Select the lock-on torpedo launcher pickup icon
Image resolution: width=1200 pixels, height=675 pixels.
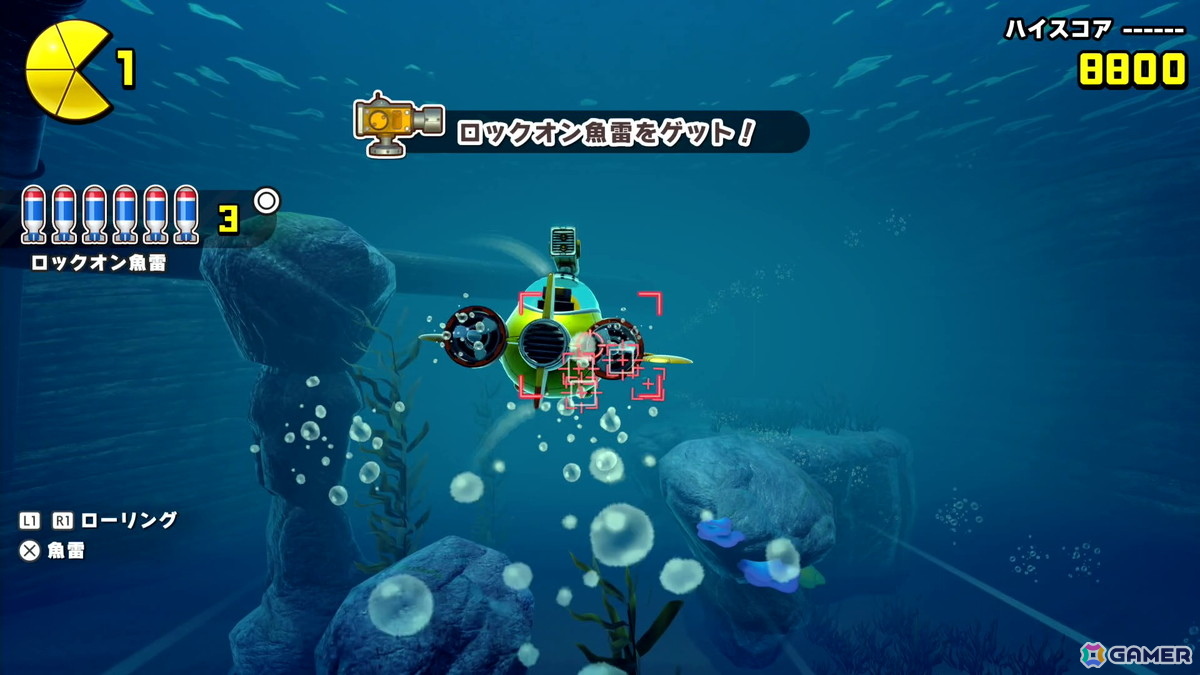(398, 124)
